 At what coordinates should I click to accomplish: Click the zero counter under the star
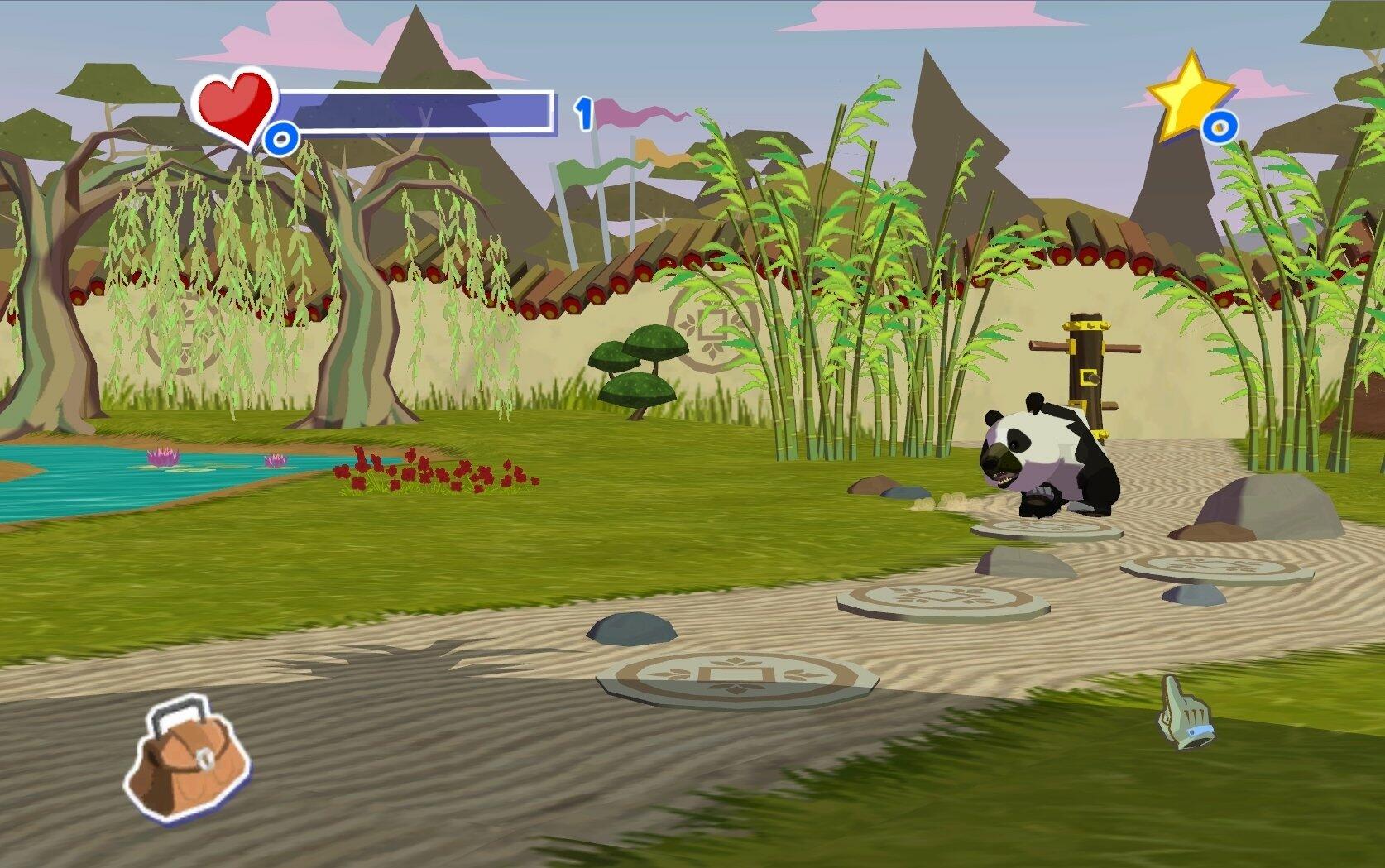pyautogui.click(x=1219, y=126)
